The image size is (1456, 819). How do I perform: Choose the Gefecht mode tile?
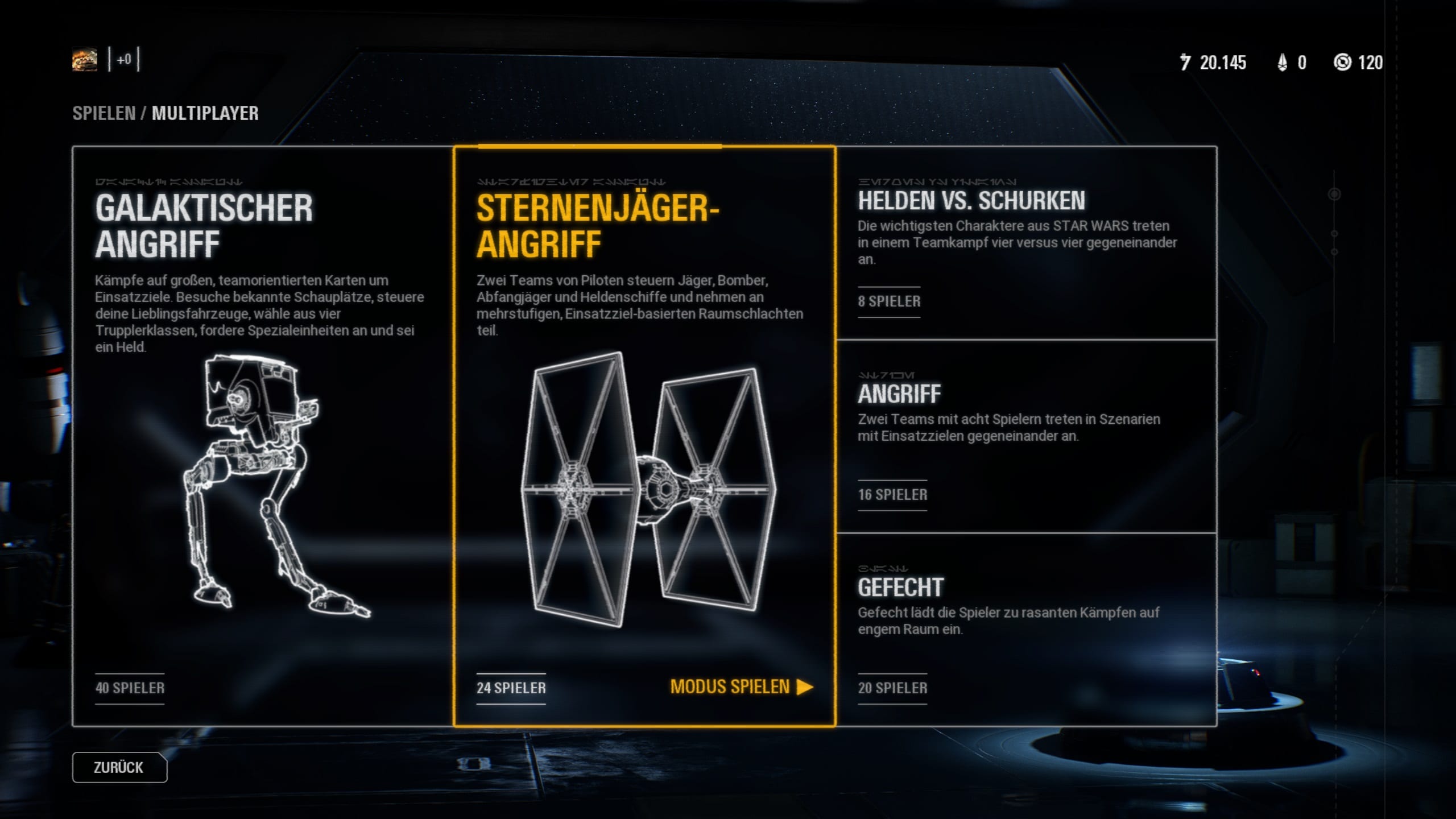point(1027,629)
